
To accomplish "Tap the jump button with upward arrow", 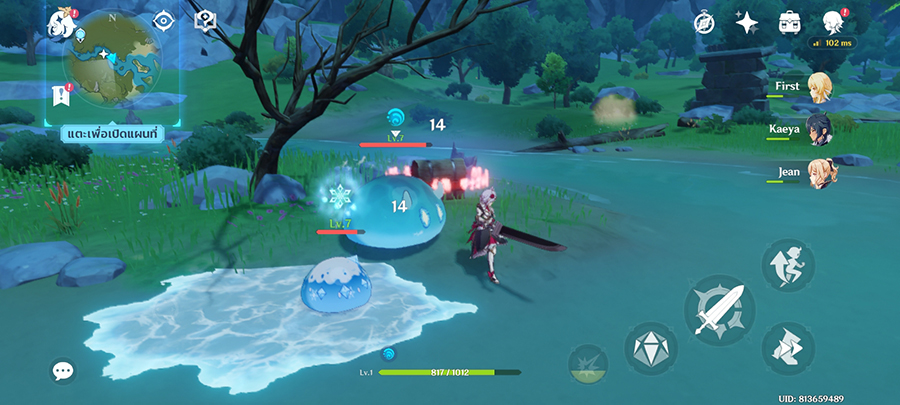I will click(x=788, y=265).
